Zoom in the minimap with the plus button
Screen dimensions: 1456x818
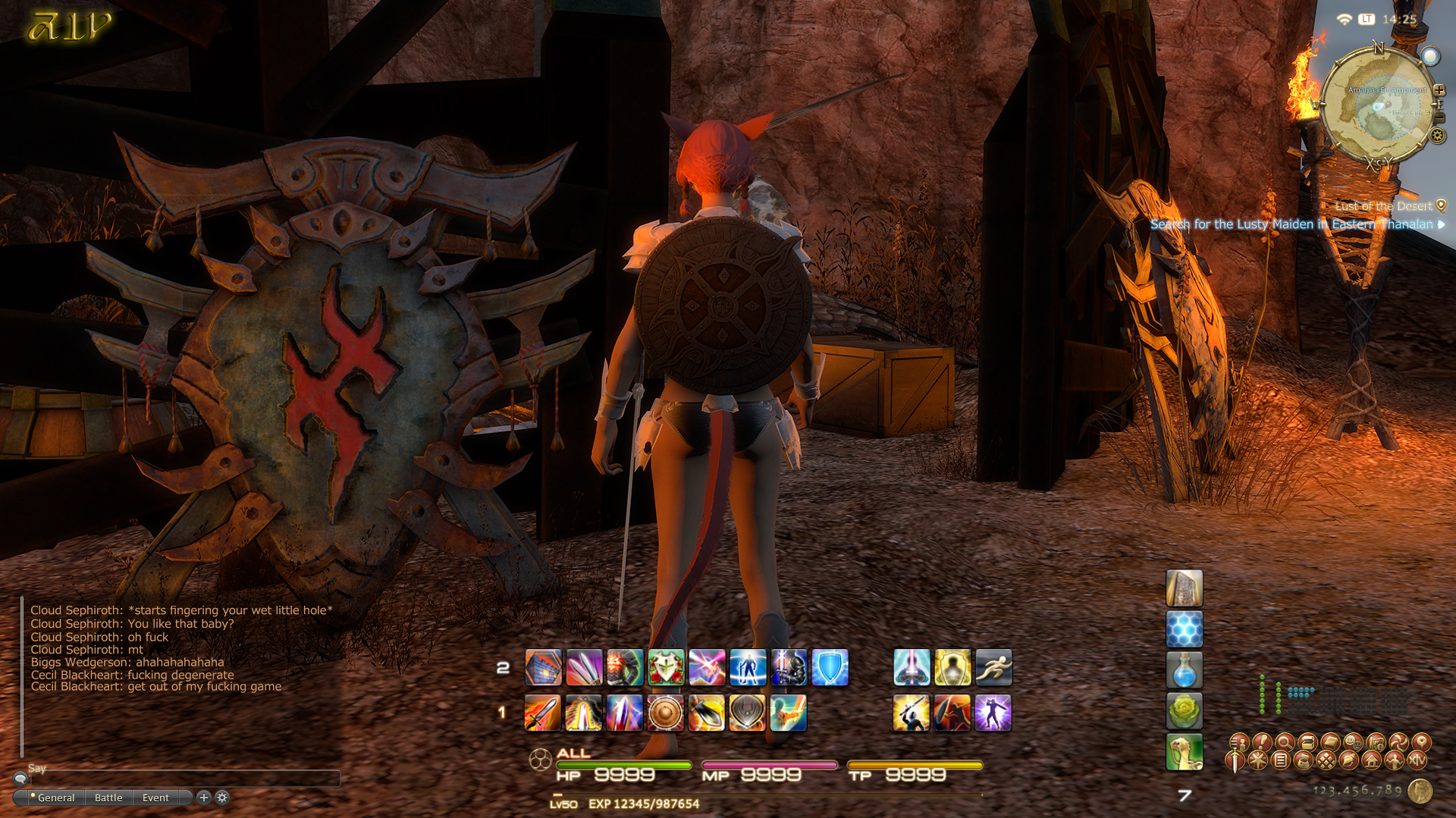(x=1439, y=90)
